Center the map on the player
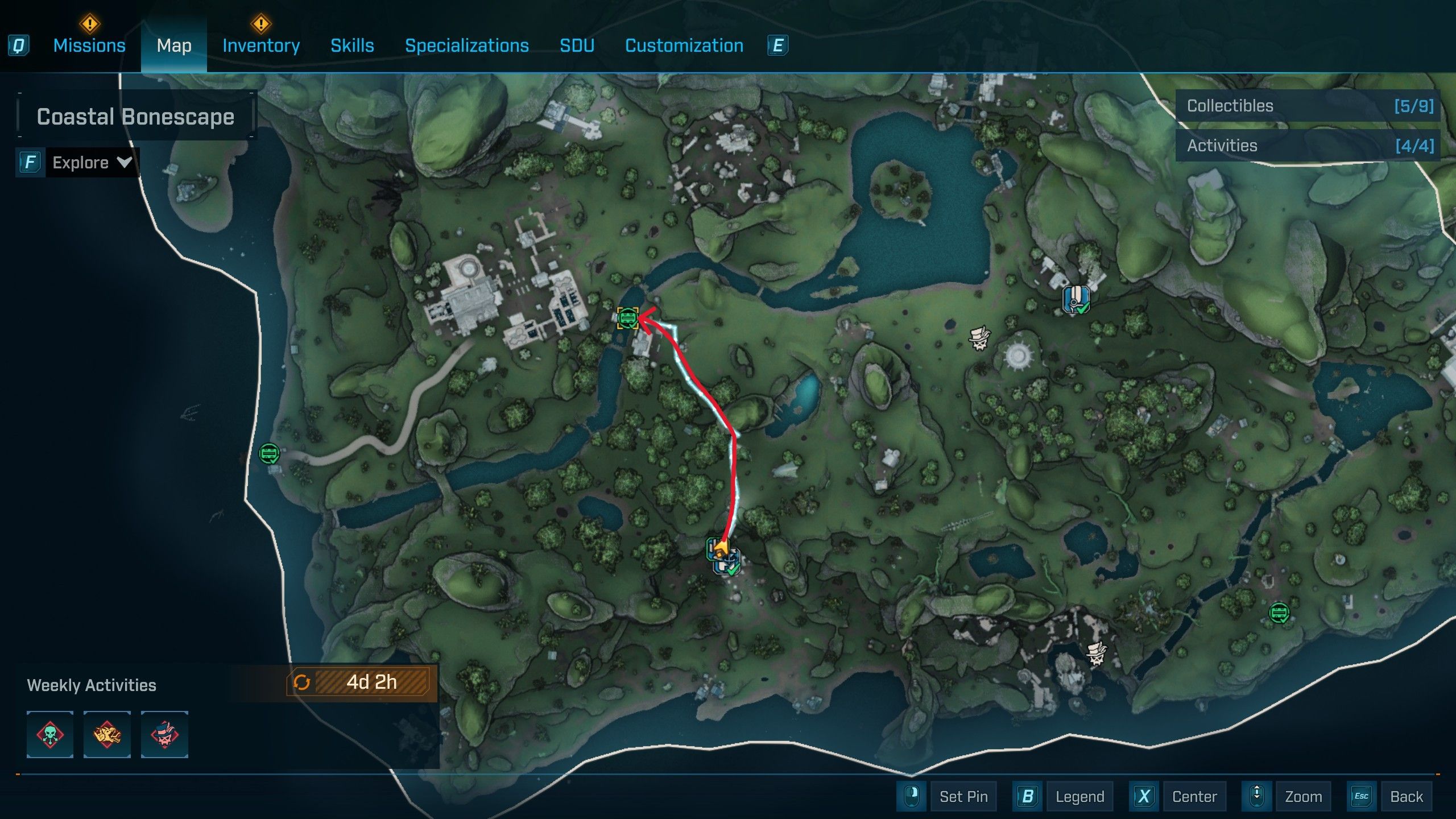This screenshot has height=819, width=1456. [1194, 796]
